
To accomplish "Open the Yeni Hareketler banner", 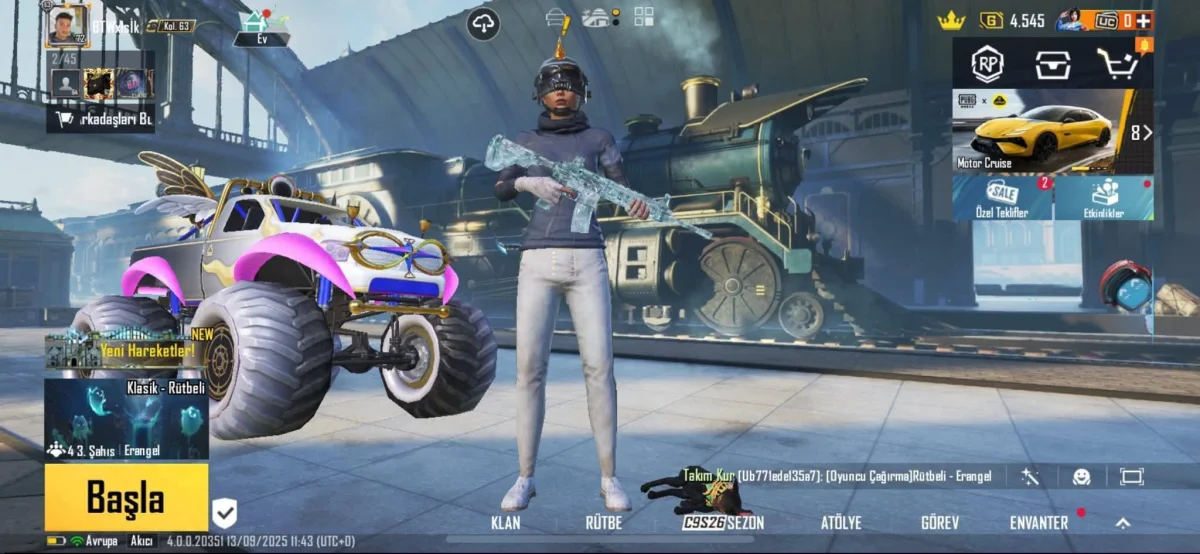I will tap(126, 350).
